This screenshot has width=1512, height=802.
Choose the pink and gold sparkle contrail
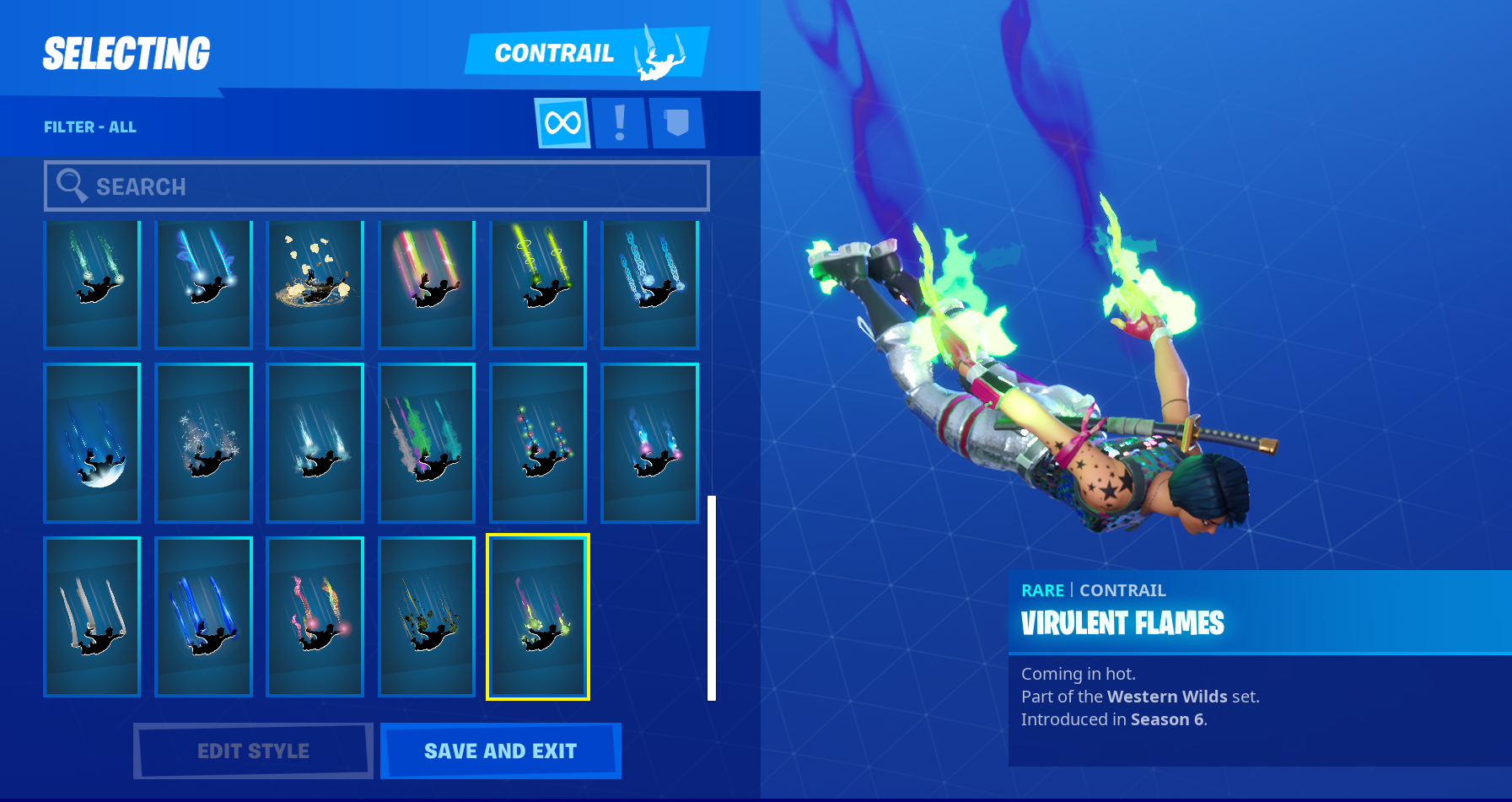coord(315,616)
